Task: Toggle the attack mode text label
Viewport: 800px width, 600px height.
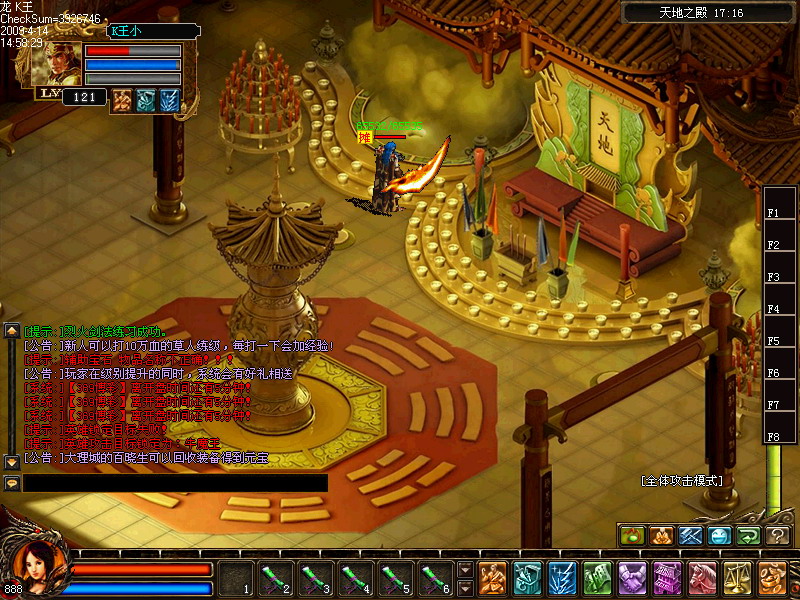Action: click(681, 480)
